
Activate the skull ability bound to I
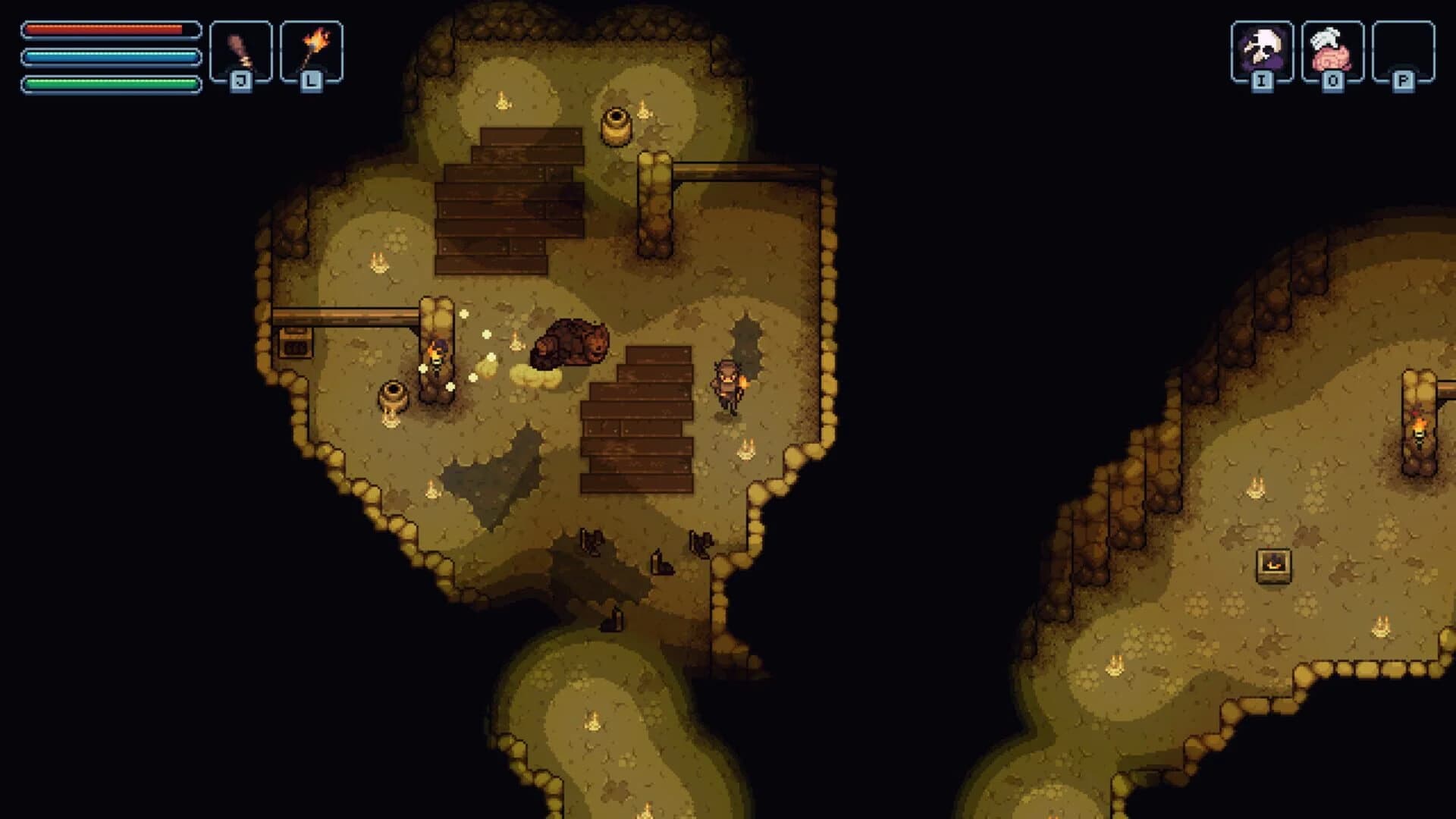1262,47
